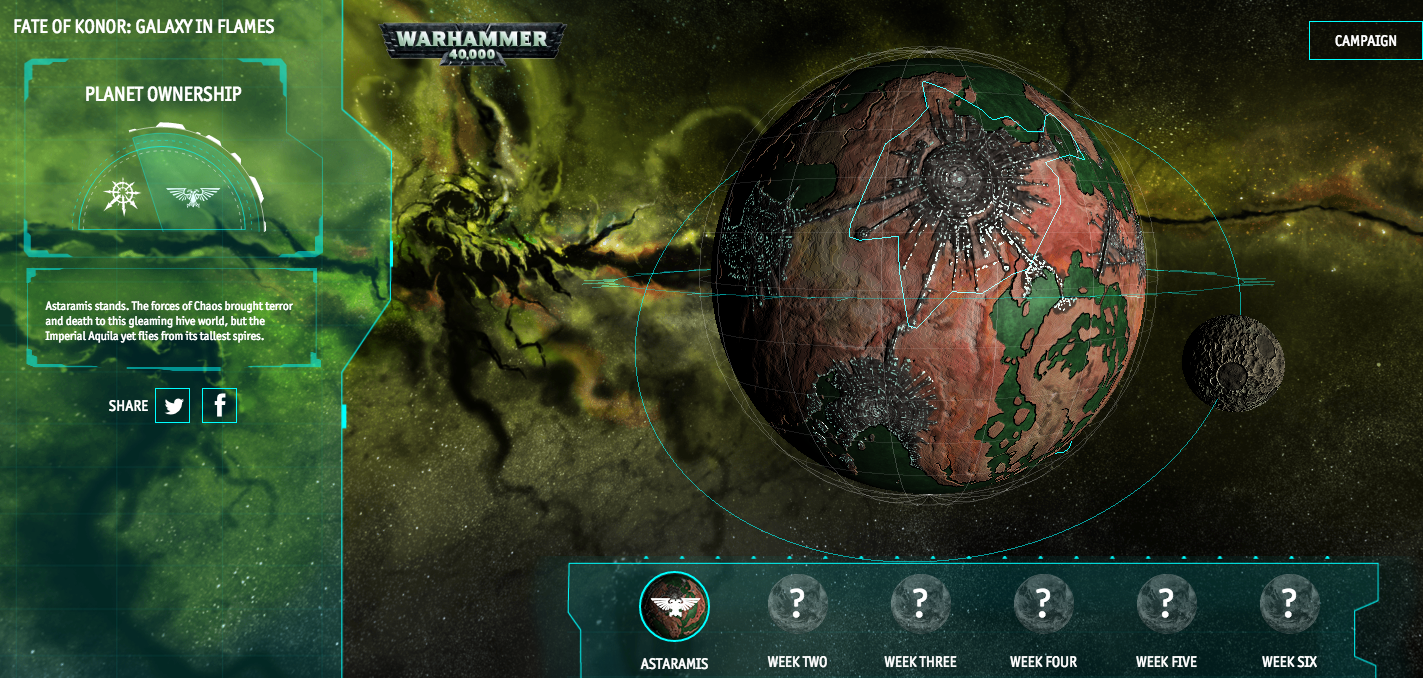
Task: Pick the Week Four planet
Action: [x=1043, y=604]
